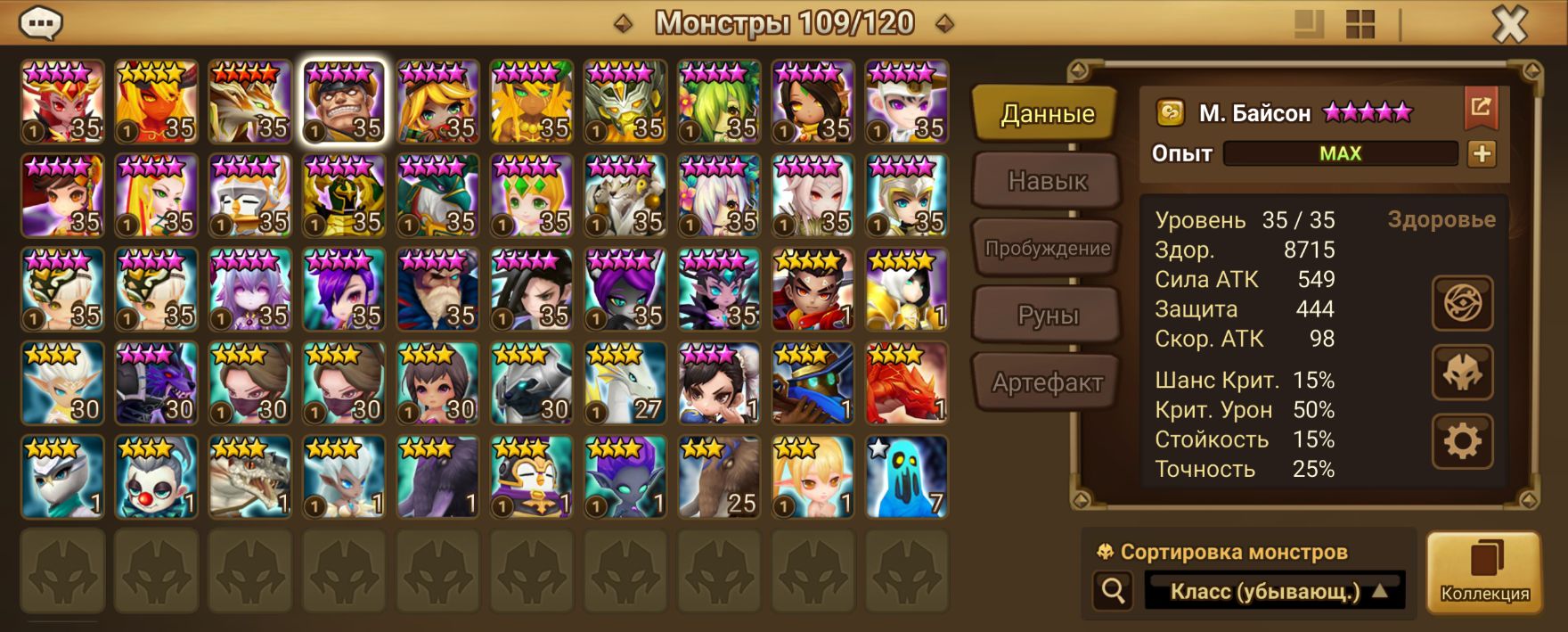The image size is (1568, 632).
Task: Switch to the four-square grid view
Action: (1360, 25)
